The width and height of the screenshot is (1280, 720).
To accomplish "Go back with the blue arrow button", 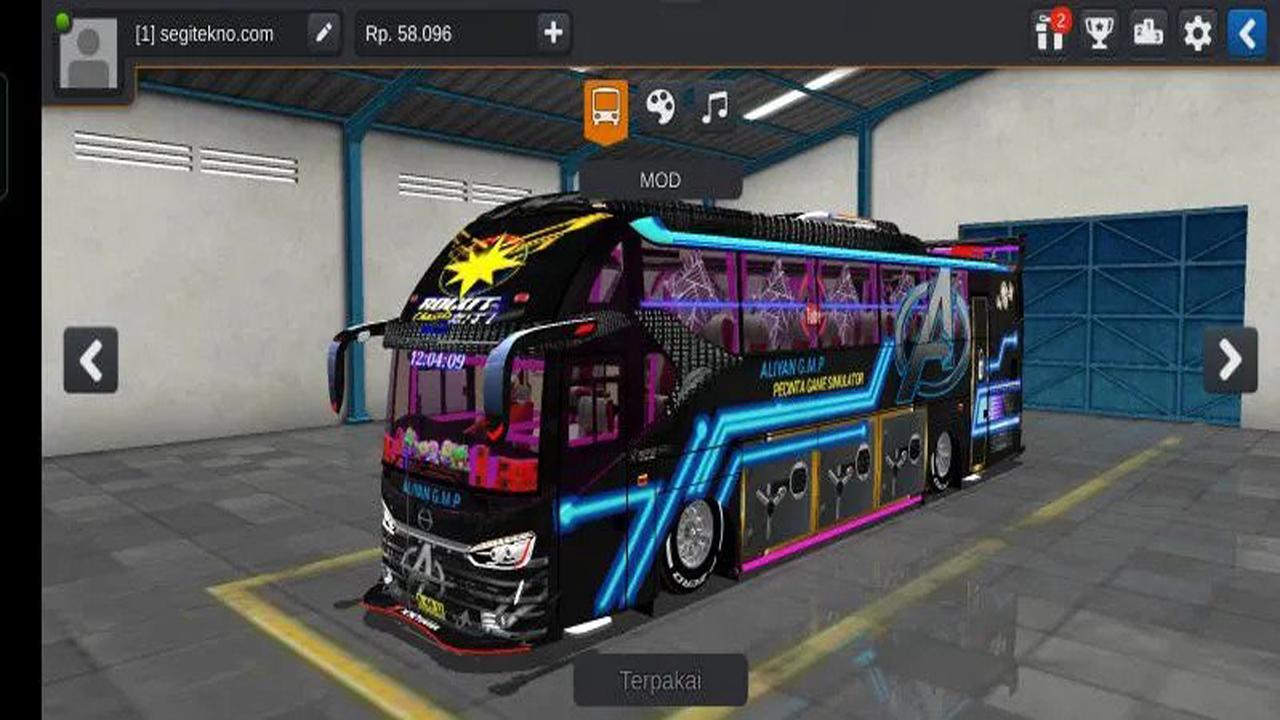I will coord(1246,34).
